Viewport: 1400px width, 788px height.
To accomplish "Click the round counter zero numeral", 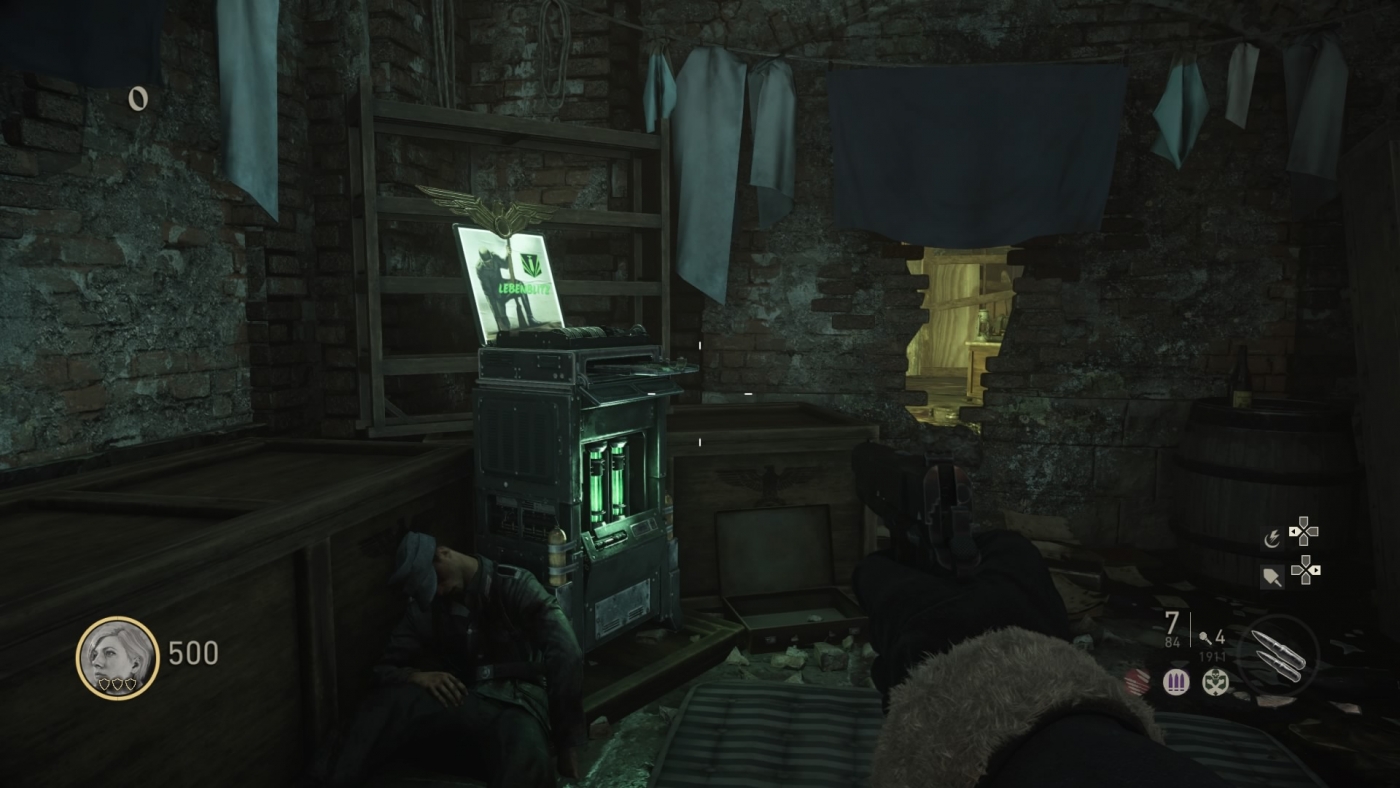I will coord(136,98).
